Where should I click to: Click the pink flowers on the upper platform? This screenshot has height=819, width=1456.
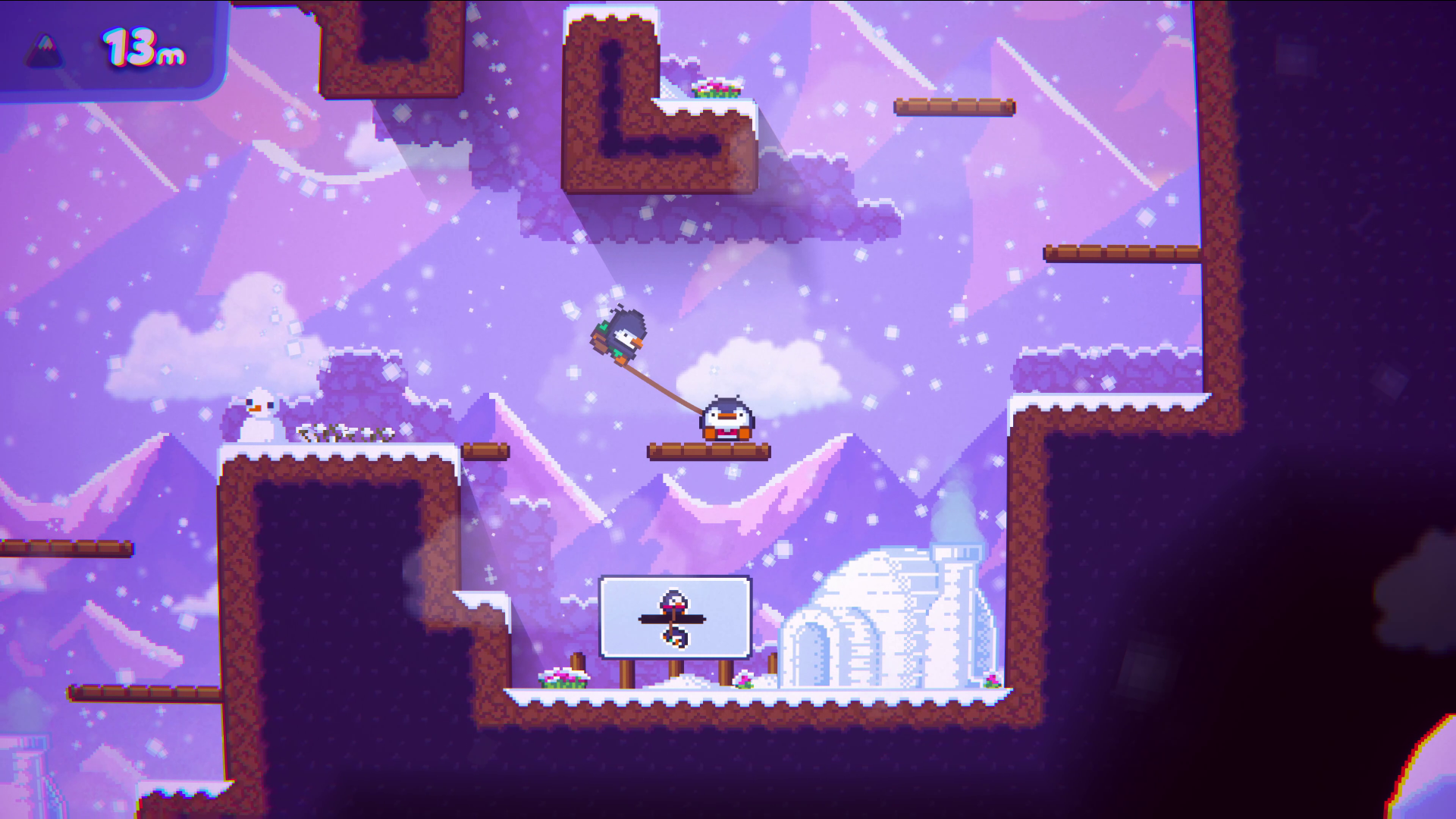pos(717,89)
